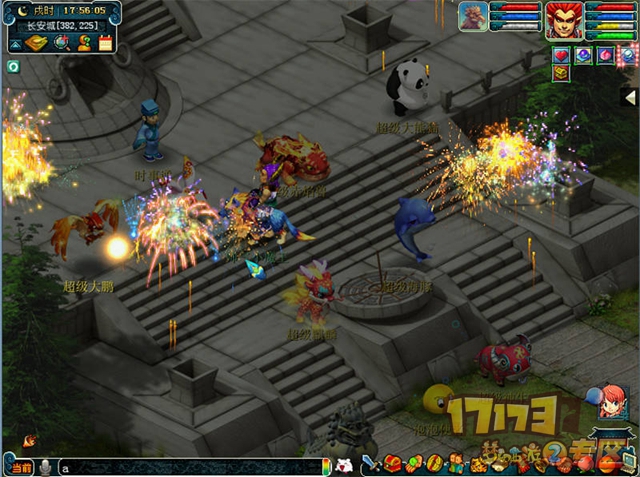This screenshot has width=640, height=477.
Task: Click the green round icon below the time panel
Action: tap(14, 67)
